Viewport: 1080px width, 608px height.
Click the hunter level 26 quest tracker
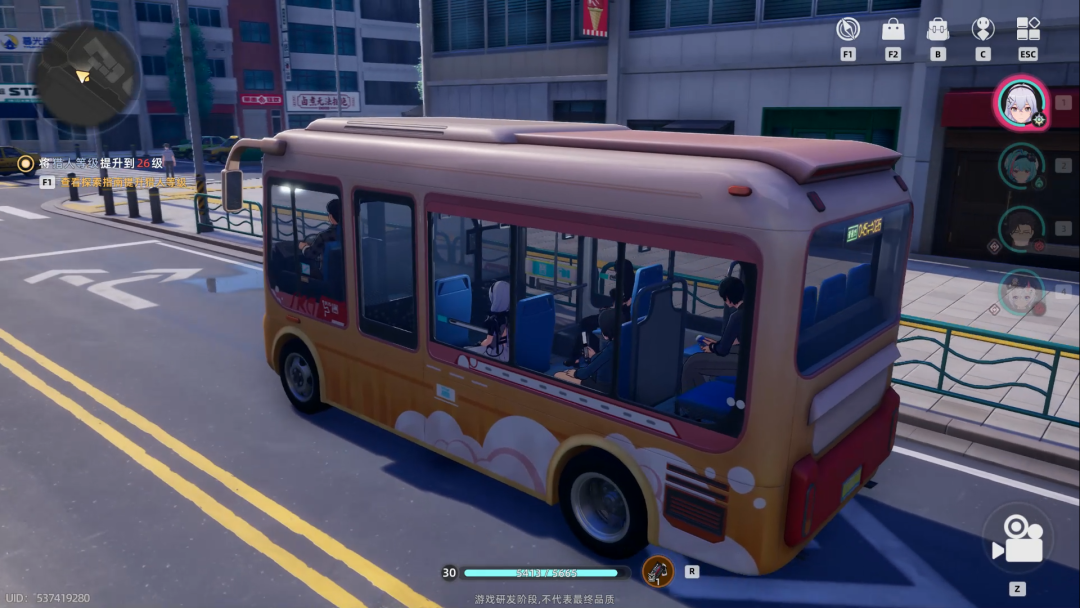[100, 162]
